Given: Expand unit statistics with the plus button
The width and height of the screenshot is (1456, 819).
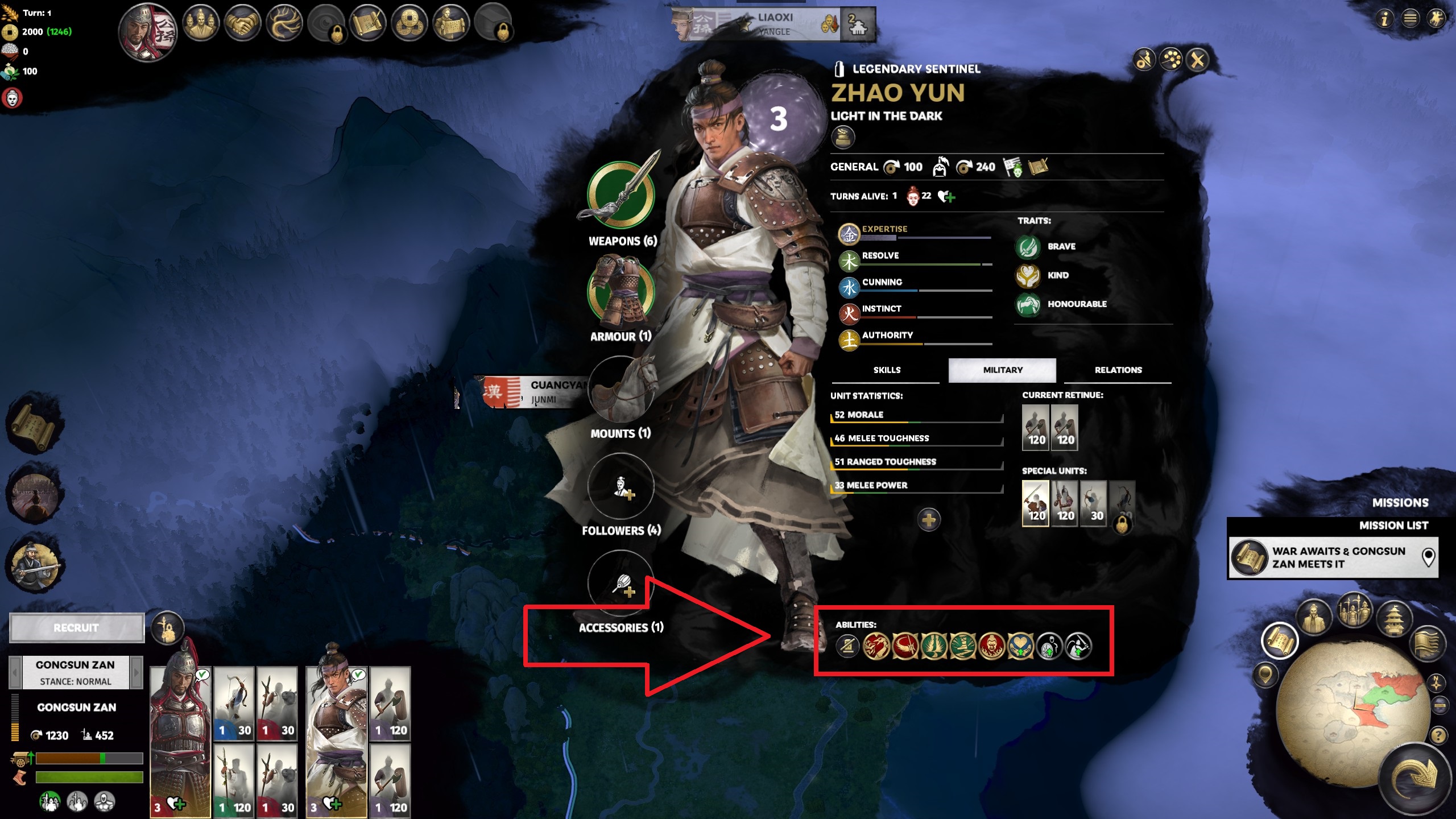Looking at the screenshot, I should point(929,519).
